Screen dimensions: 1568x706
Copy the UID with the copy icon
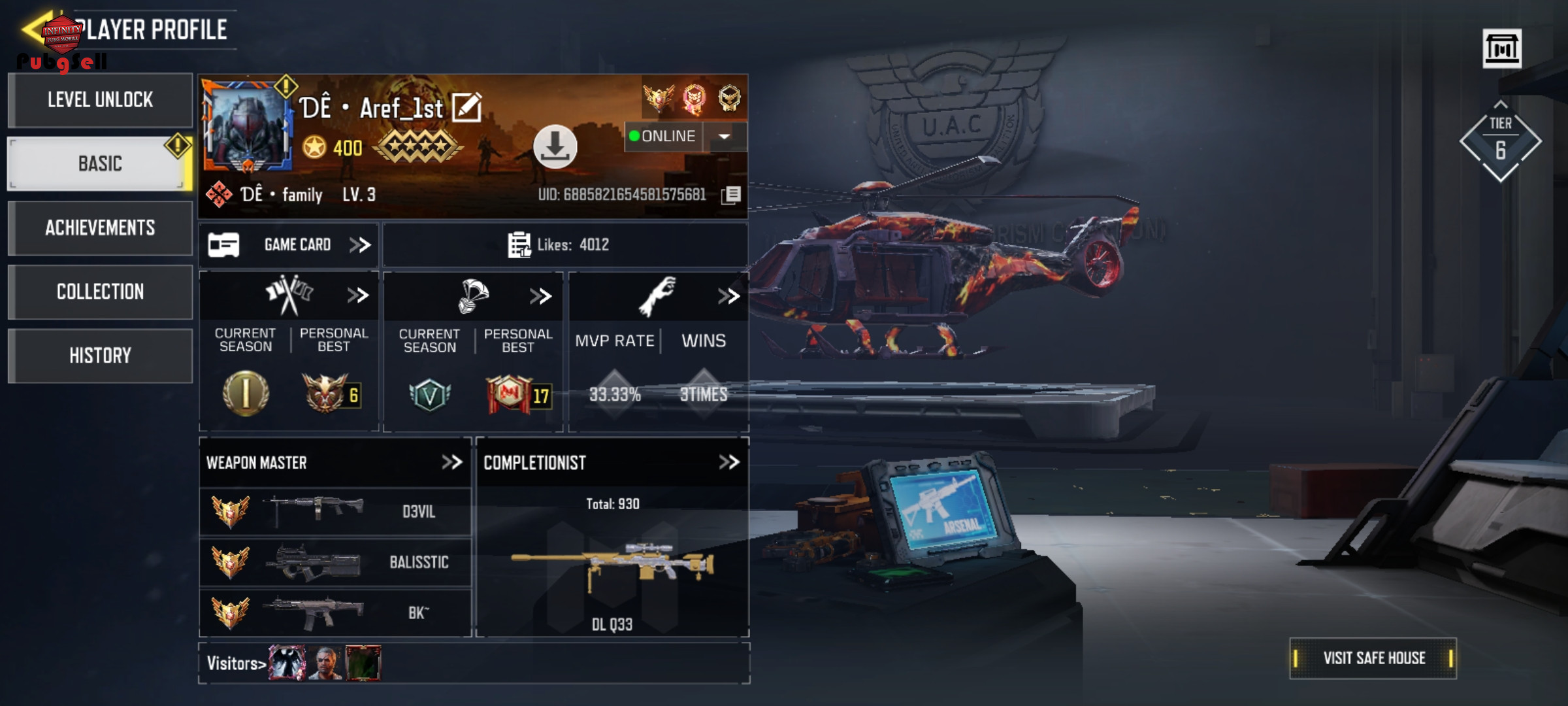(732, 195)
